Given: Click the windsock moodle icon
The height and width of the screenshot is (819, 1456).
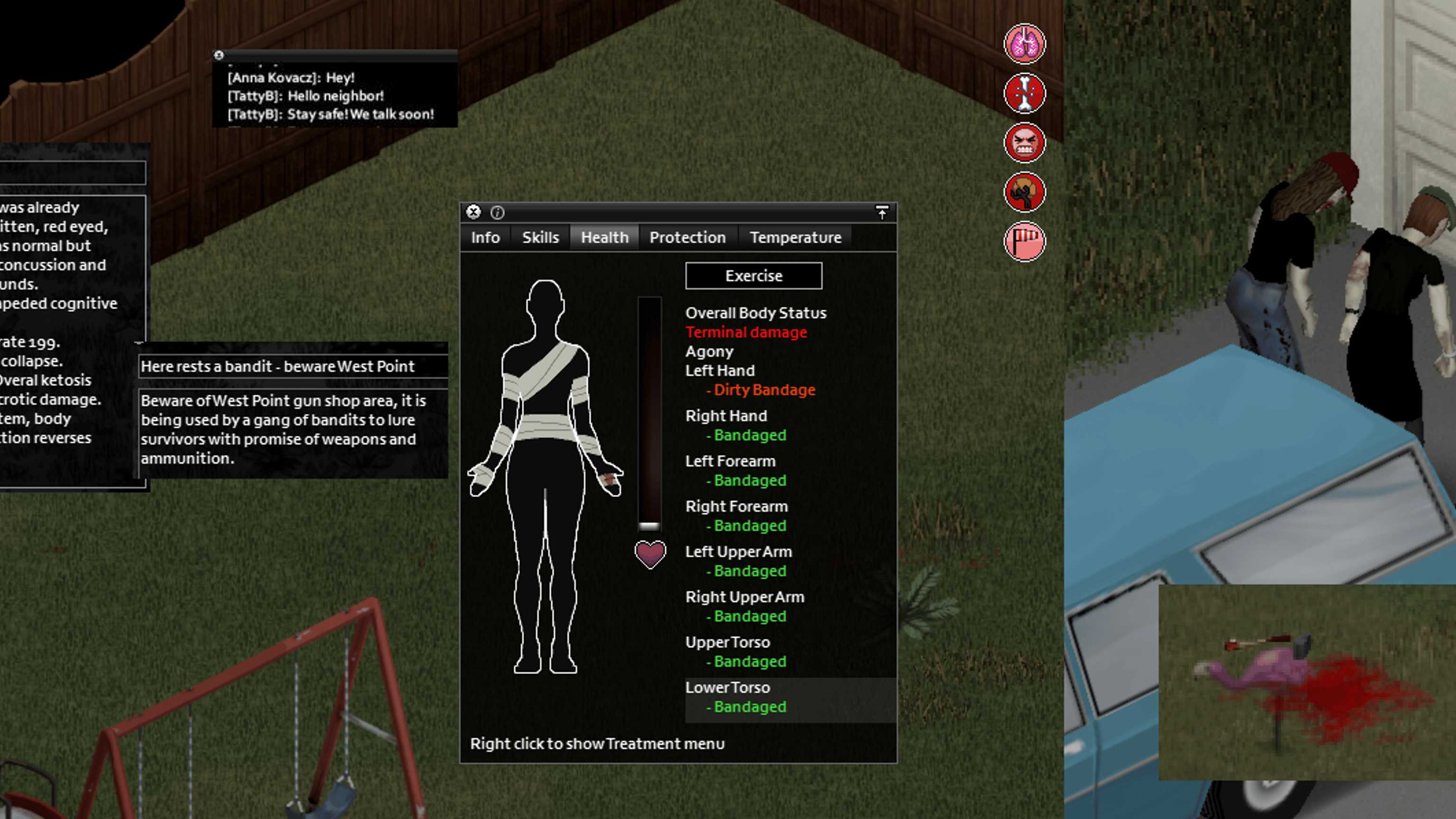Looking at the screenshot, I should pyautogui.click(x=1024, y=242).
